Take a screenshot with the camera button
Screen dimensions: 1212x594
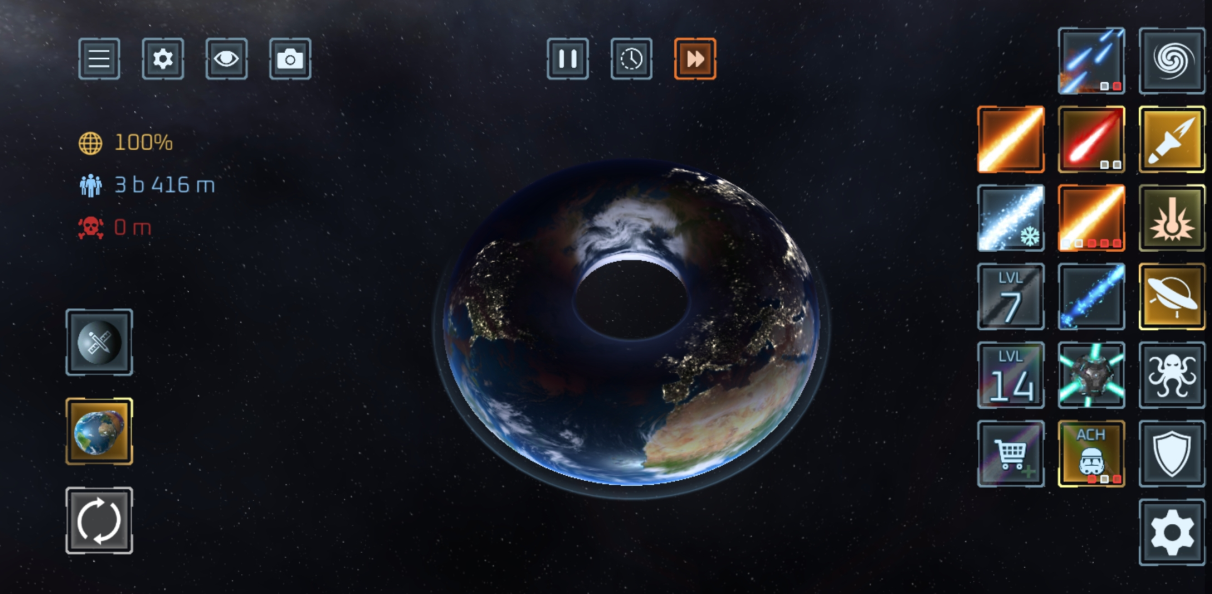tap(290, 59)
